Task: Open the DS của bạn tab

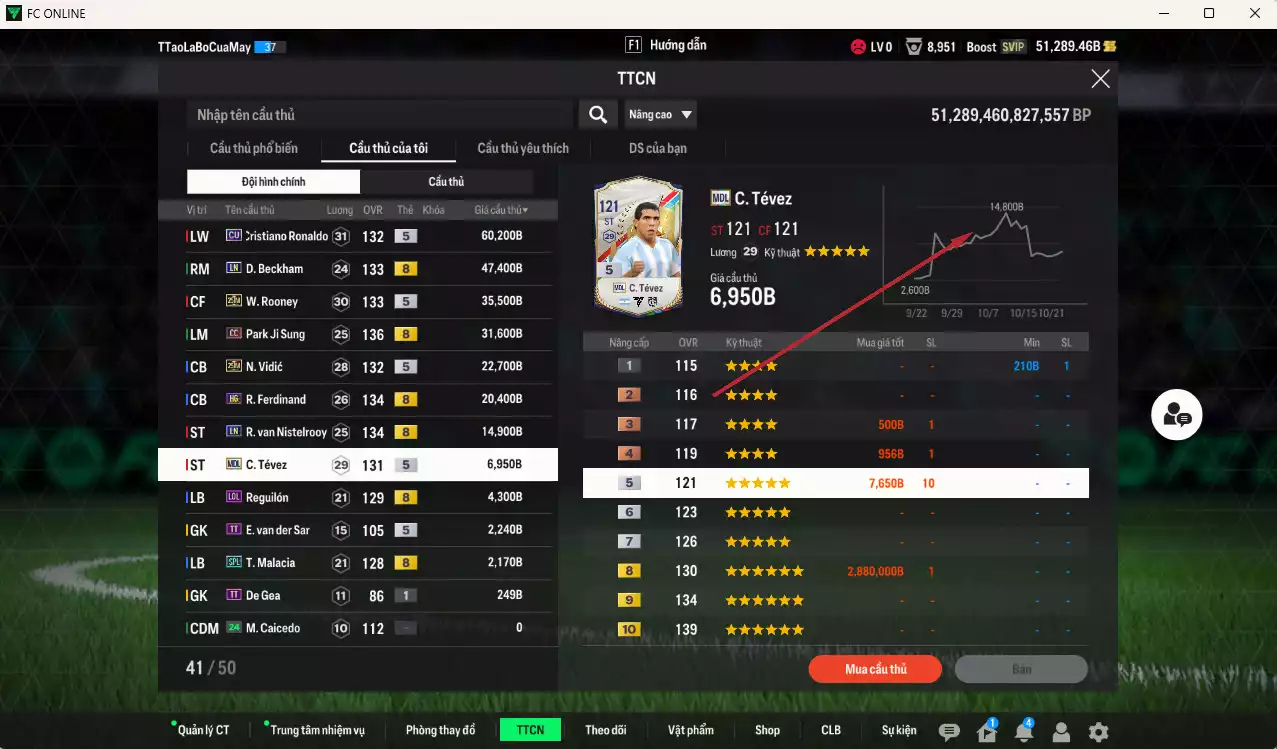Action: click(x=657, y=148)
